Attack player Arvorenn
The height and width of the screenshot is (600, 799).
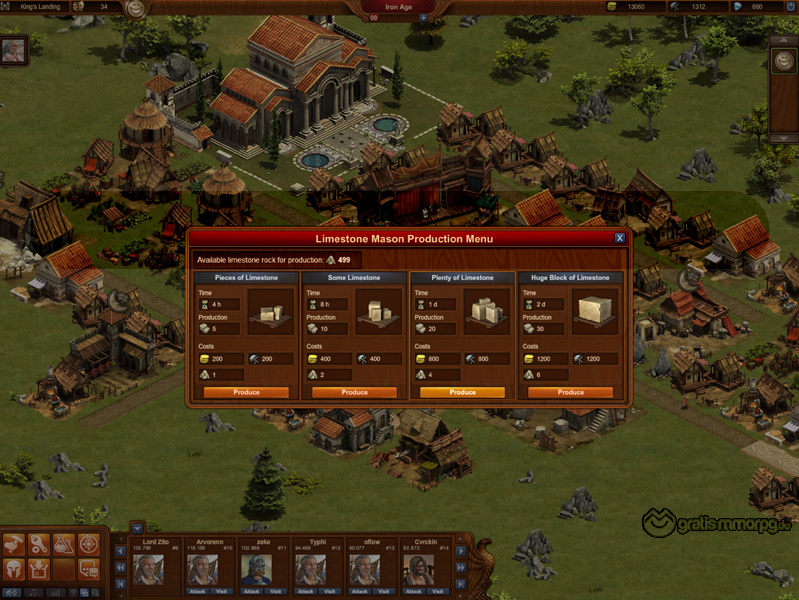[196, 591]
